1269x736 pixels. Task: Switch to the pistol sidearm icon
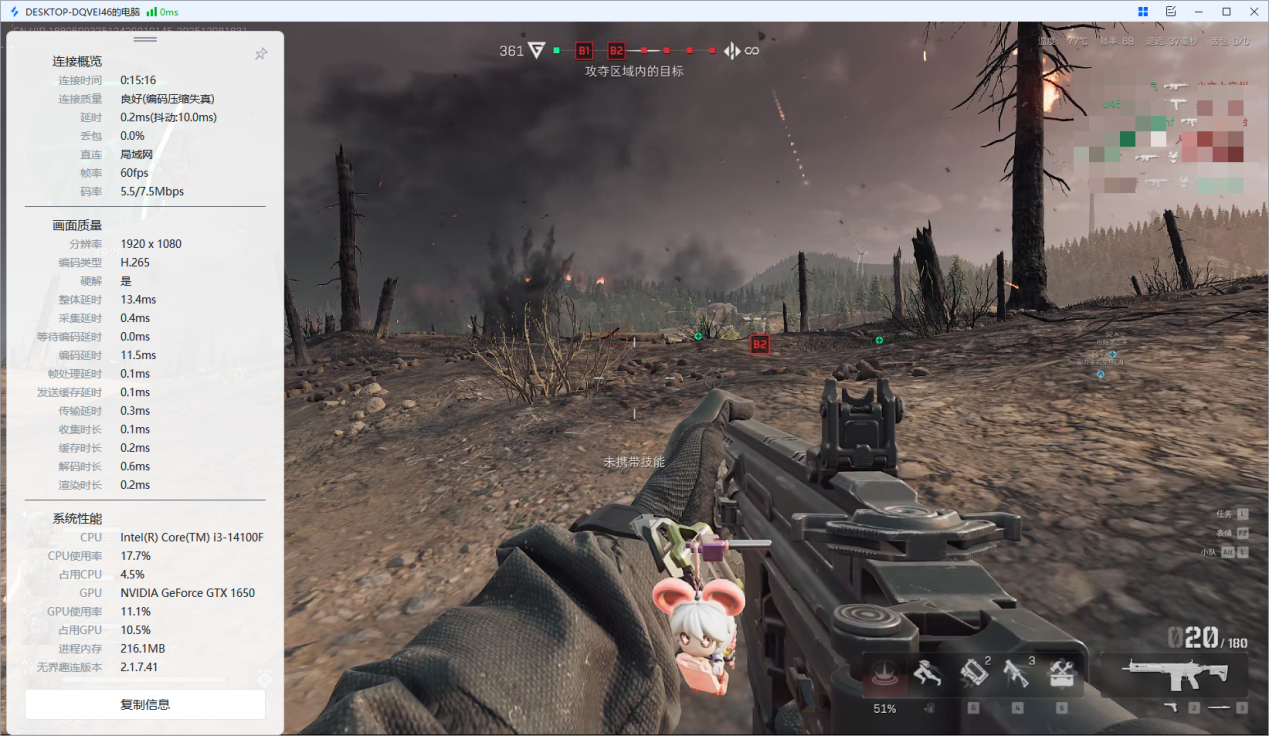pos(1171,708)
